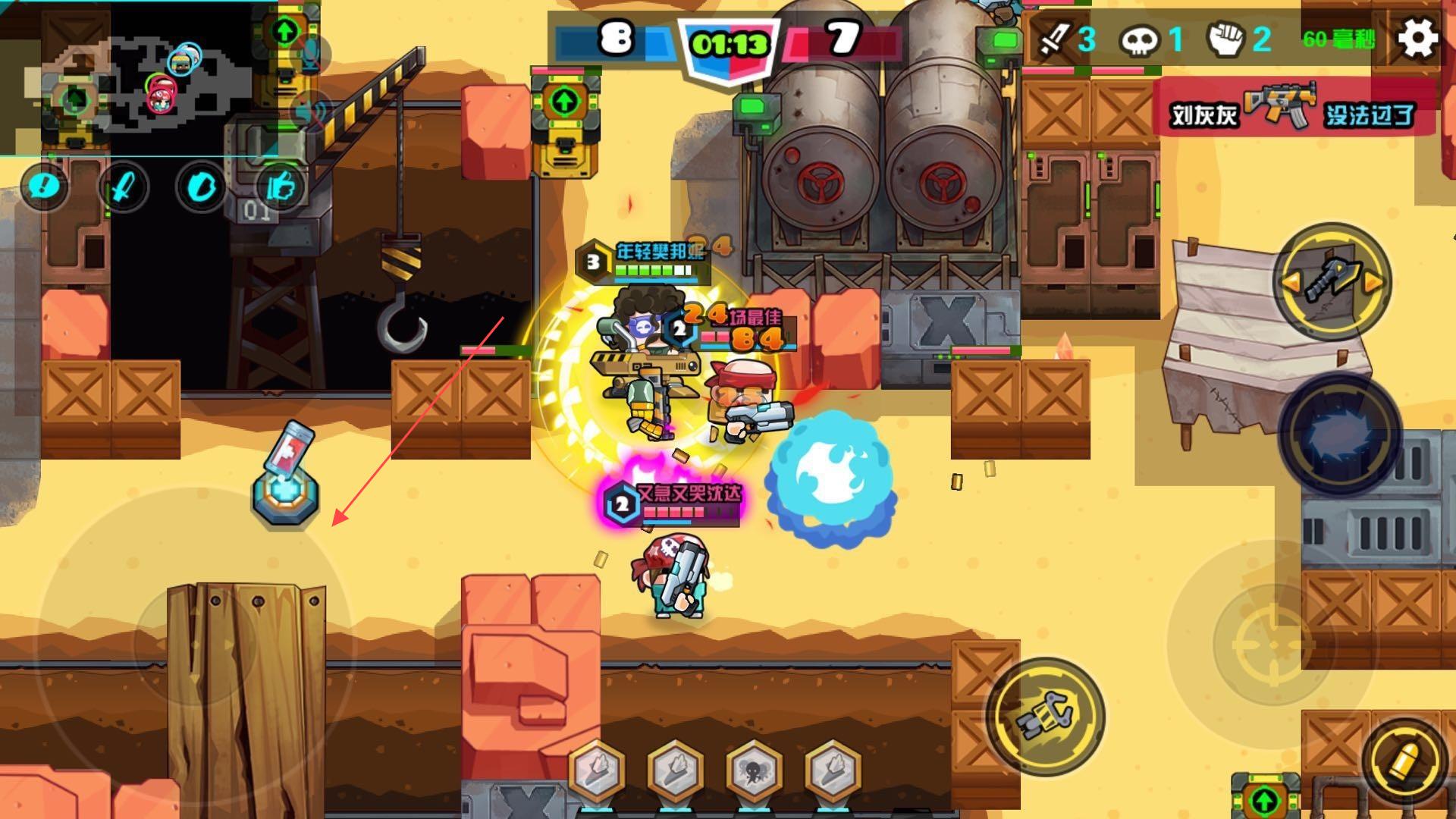Send the sword attack quick signal

point(124,187)
